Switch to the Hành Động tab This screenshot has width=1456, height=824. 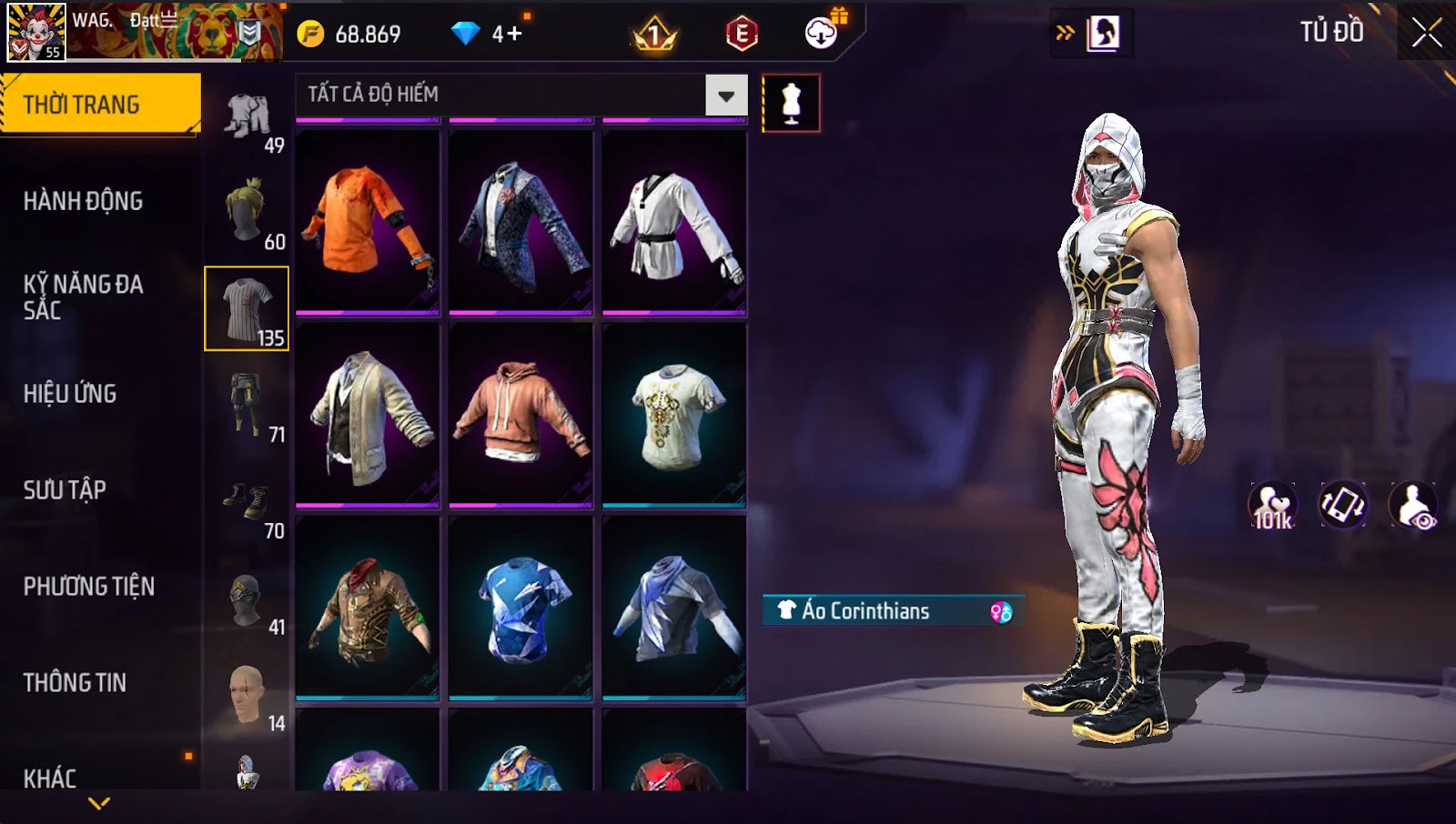point(83,201)
